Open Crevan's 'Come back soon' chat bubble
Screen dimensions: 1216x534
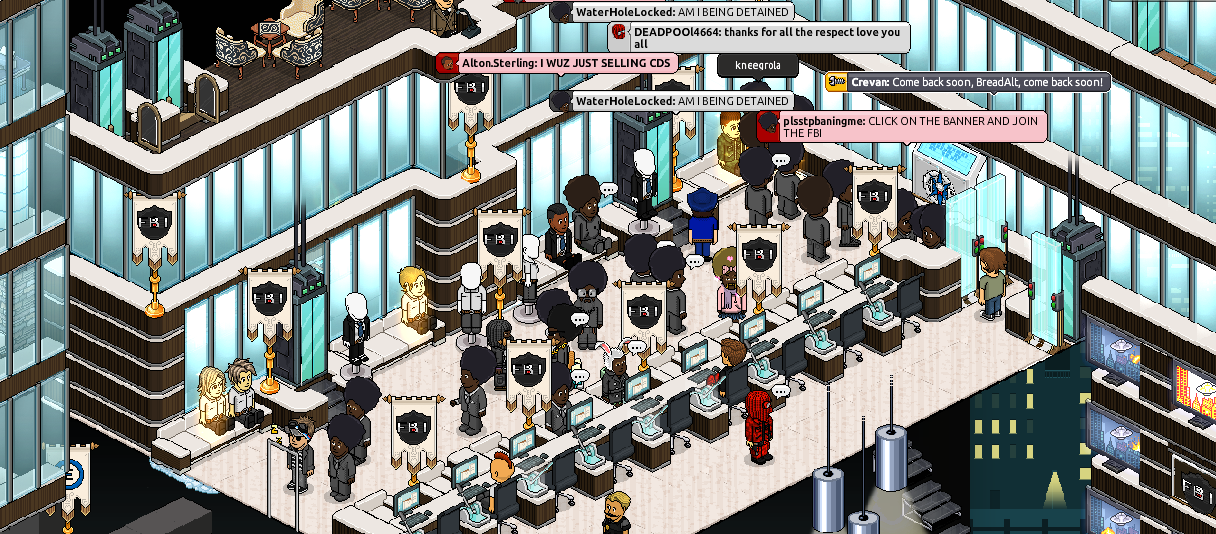[968, 82]
